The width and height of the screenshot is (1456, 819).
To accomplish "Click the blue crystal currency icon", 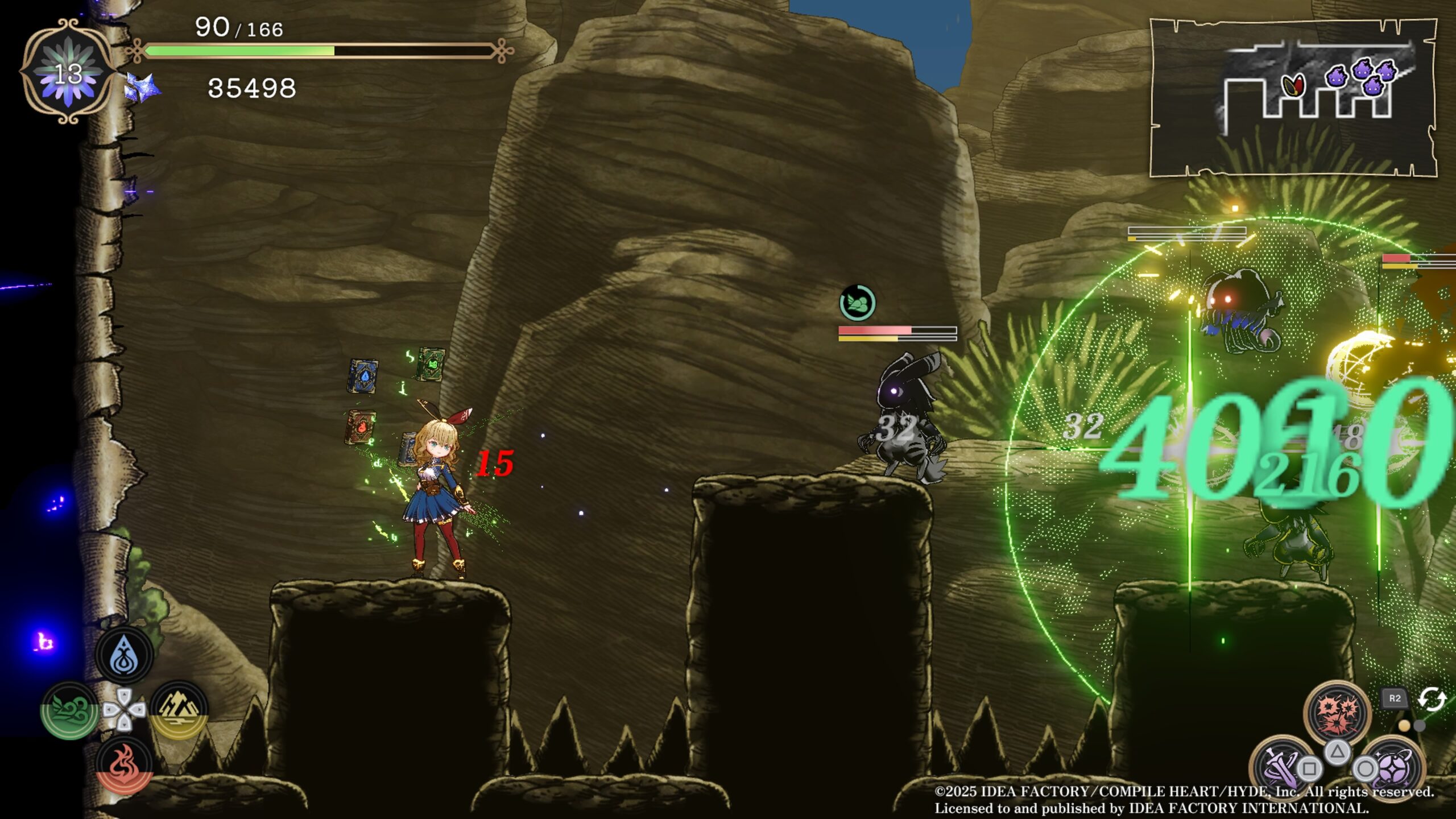I will tap(141, 89).
